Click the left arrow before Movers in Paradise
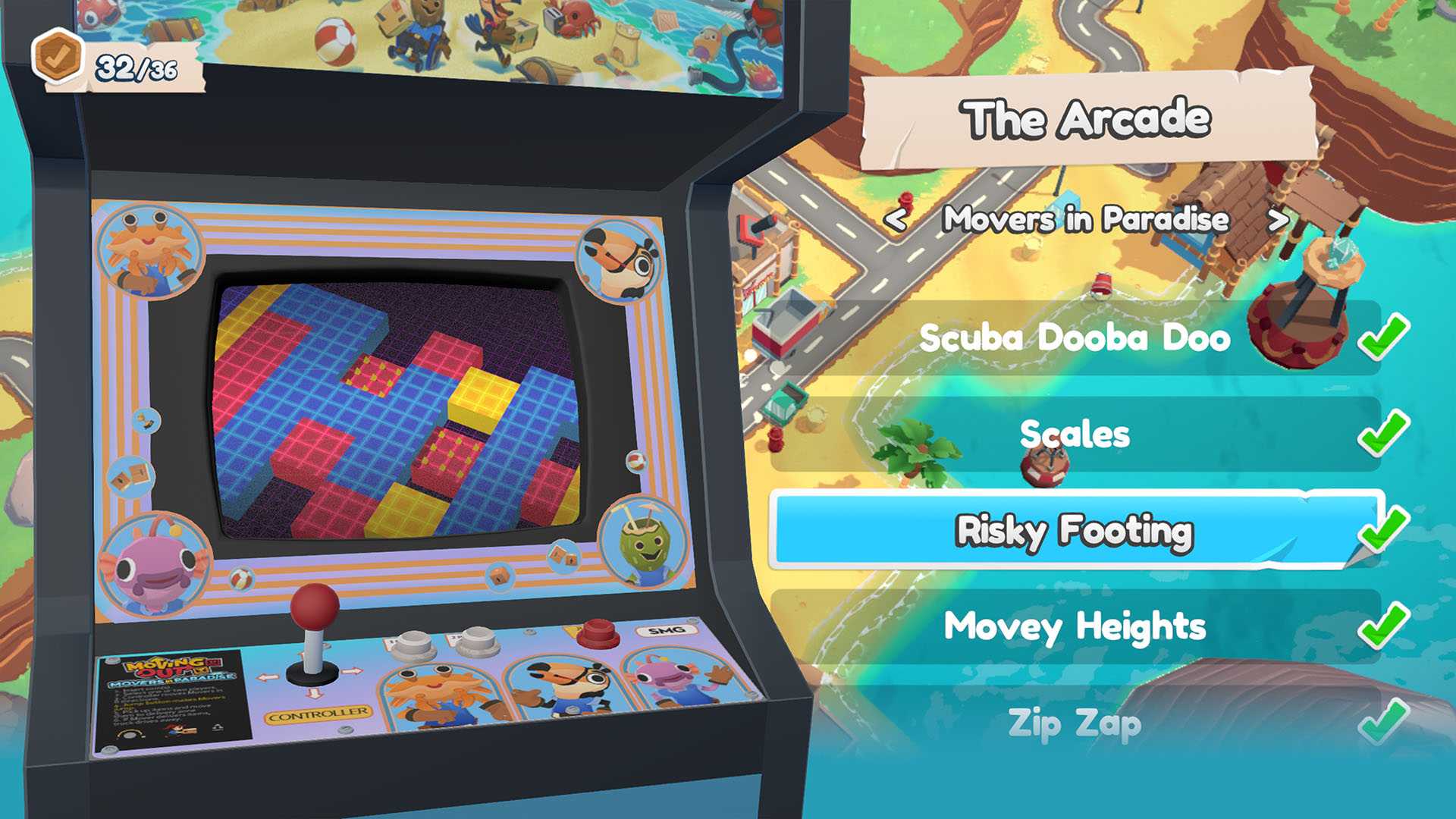 [898, 221]
